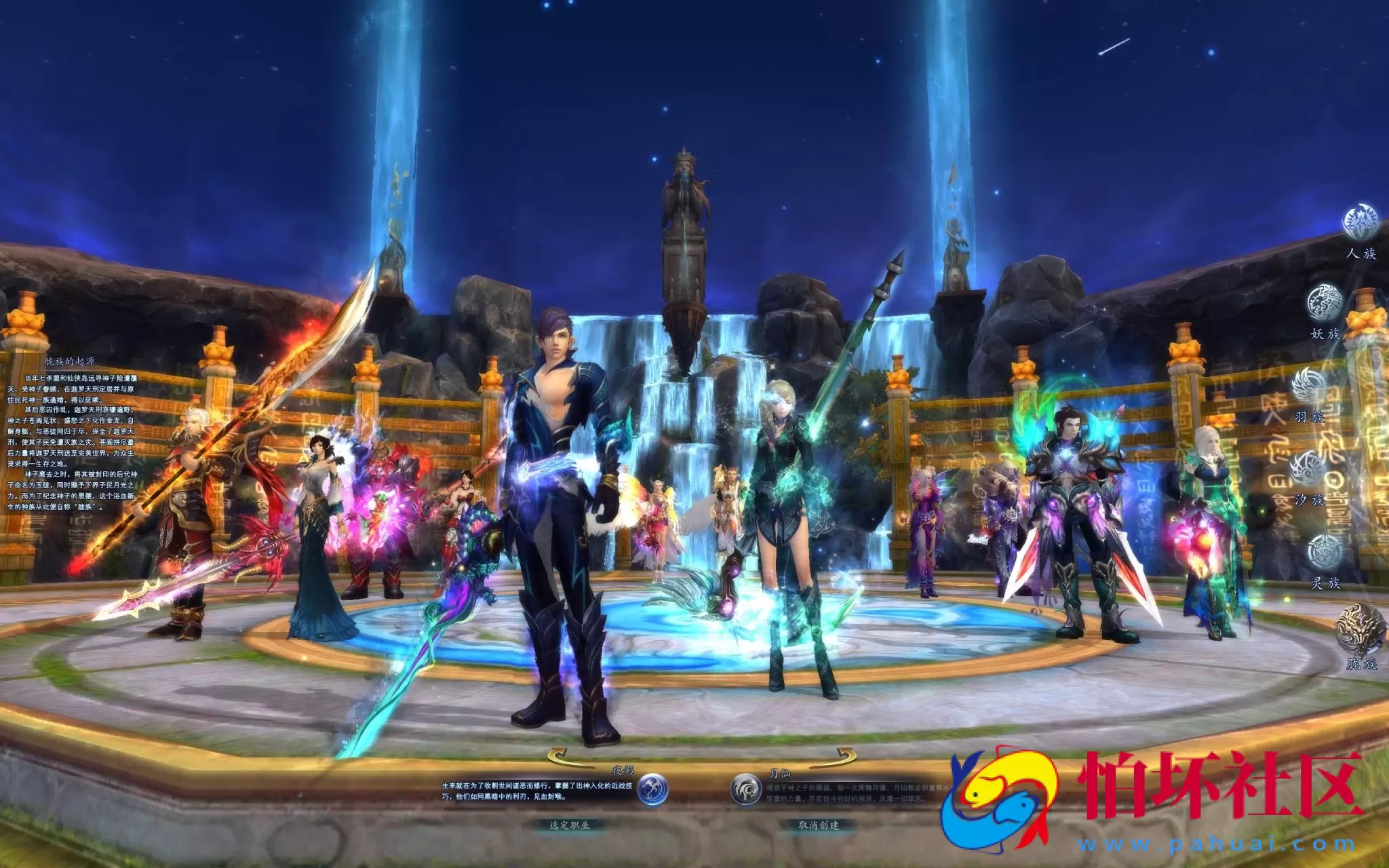Pick the 羽族 winged race icon

[x=1308, y=386]
